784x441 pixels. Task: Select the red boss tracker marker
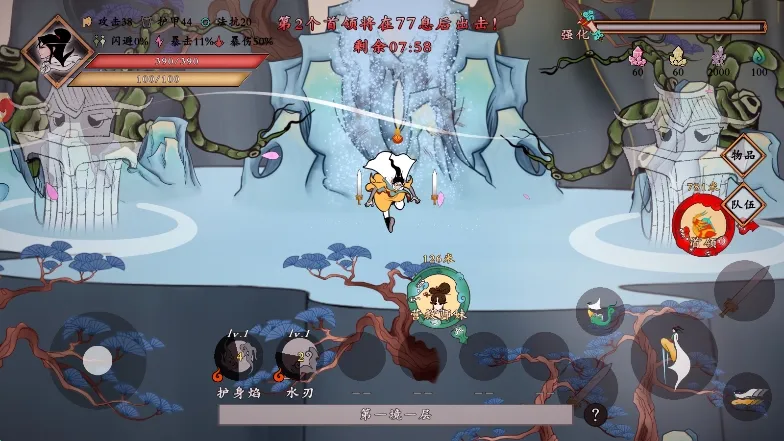703,223
